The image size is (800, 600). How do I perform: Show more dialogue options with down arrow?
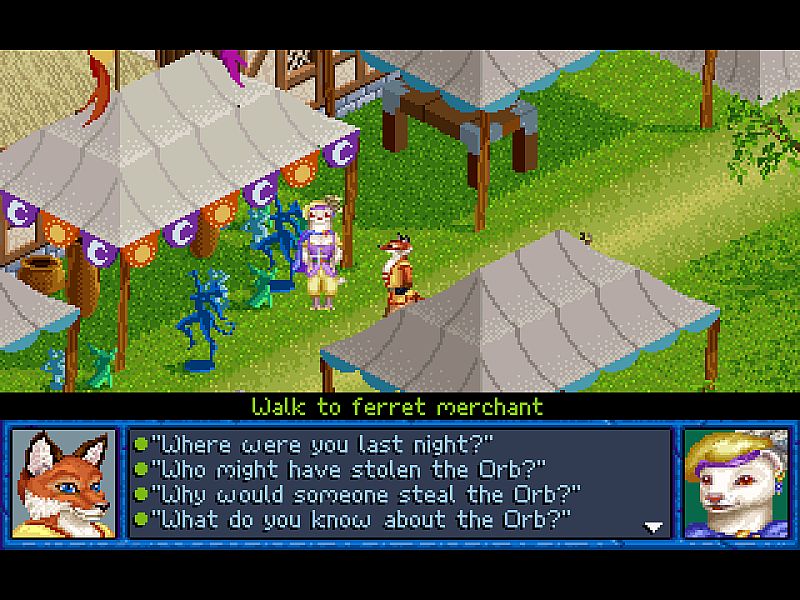(x=654, y=526)
